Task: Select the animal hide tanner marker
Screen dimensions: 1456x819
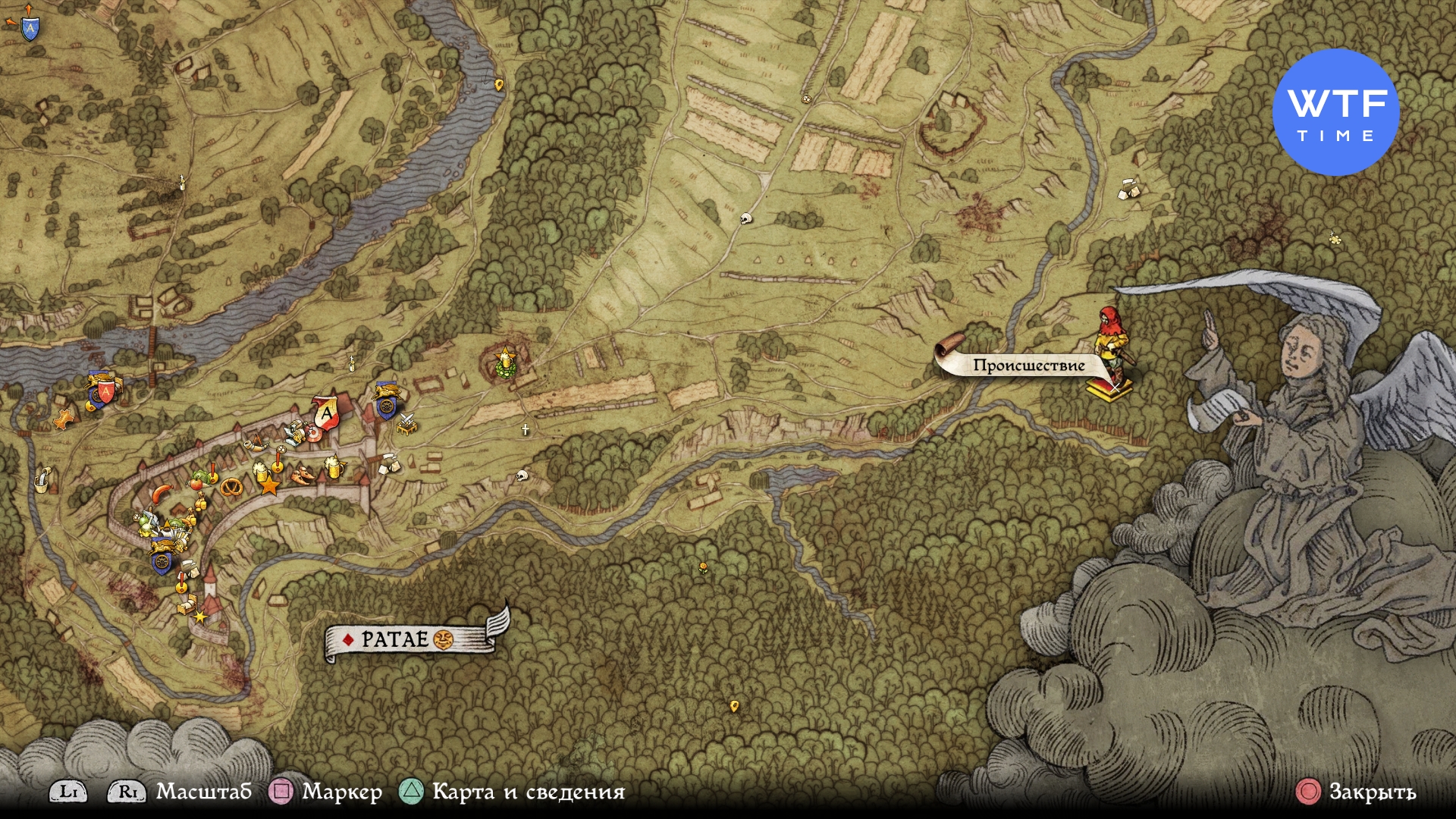Action: 64,418
